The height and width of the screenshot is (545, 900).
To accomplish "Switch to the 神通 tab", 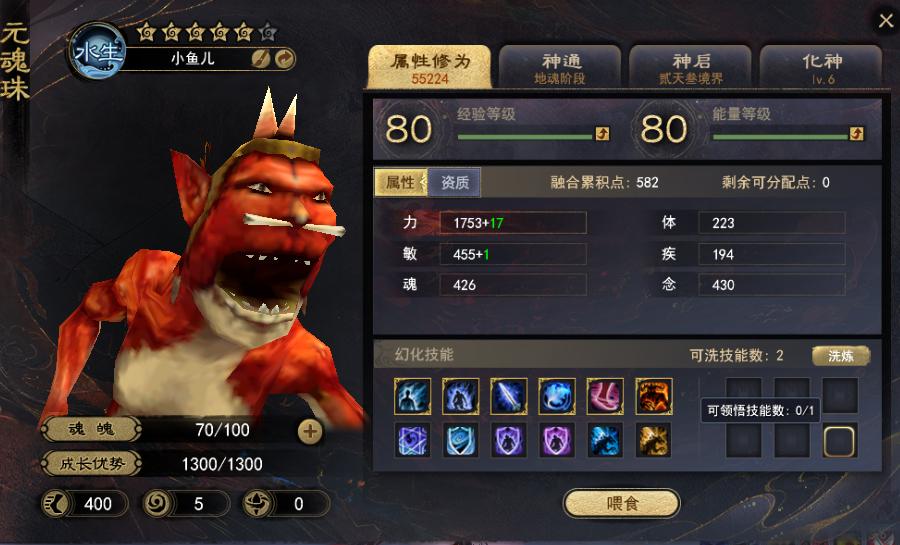I will 559,67.
